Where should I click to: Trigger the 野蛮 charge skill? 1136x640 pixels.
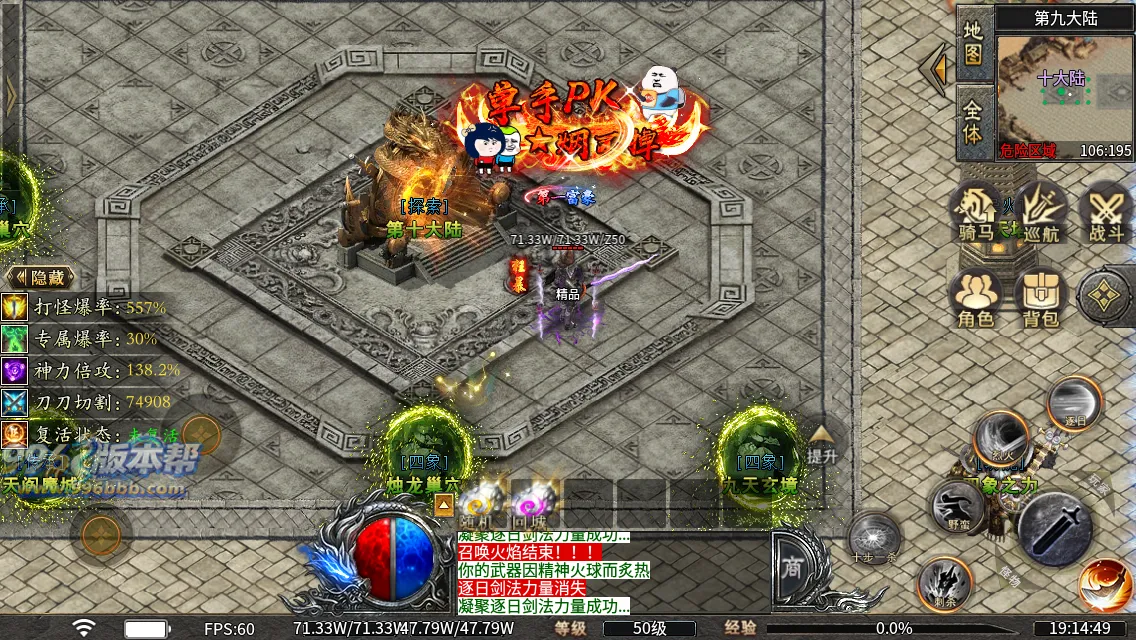point(957,505)
